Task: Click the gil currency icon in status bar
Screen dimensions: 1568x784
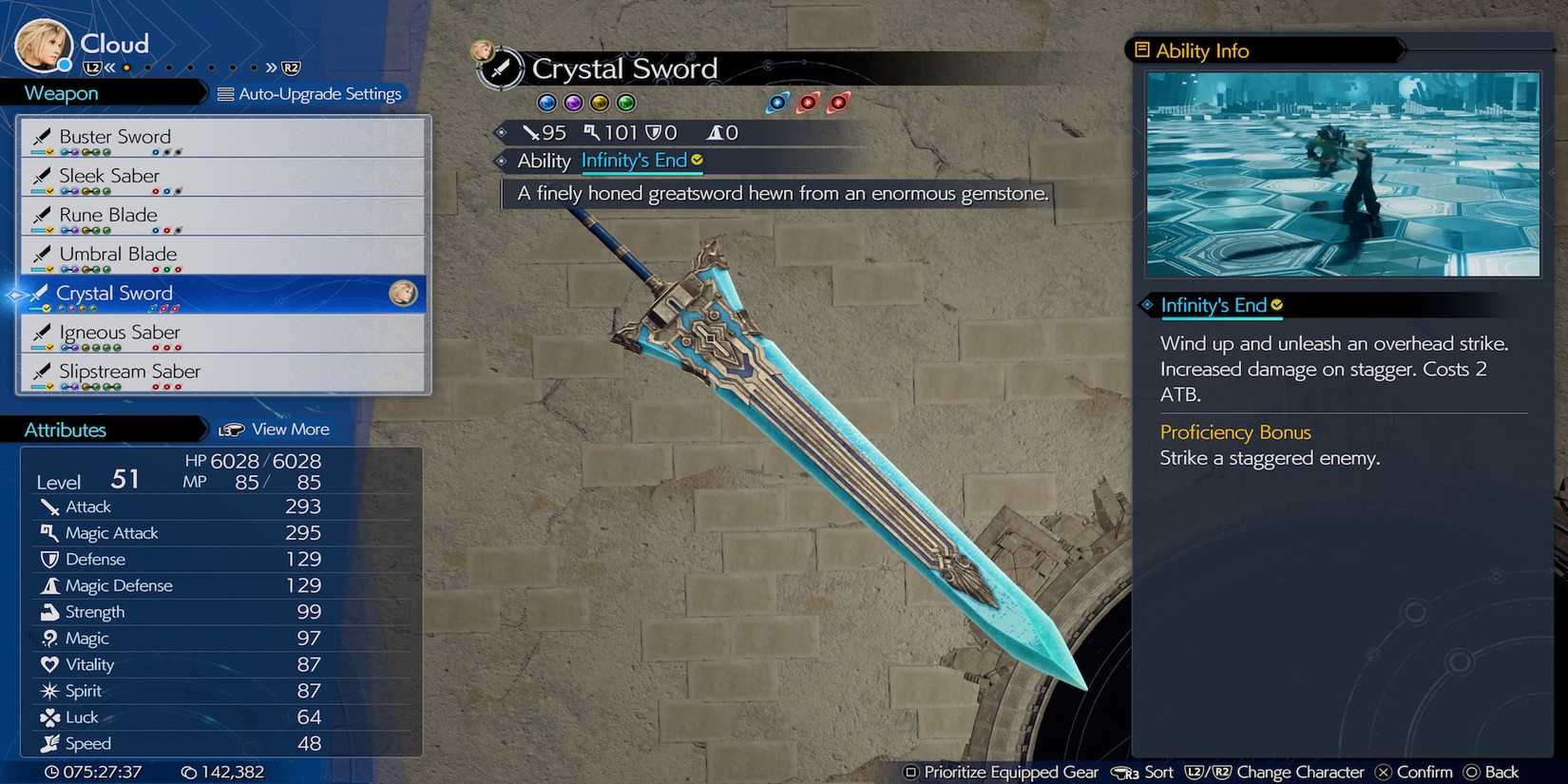Action: pyautogui.click(x=189, y=772)
